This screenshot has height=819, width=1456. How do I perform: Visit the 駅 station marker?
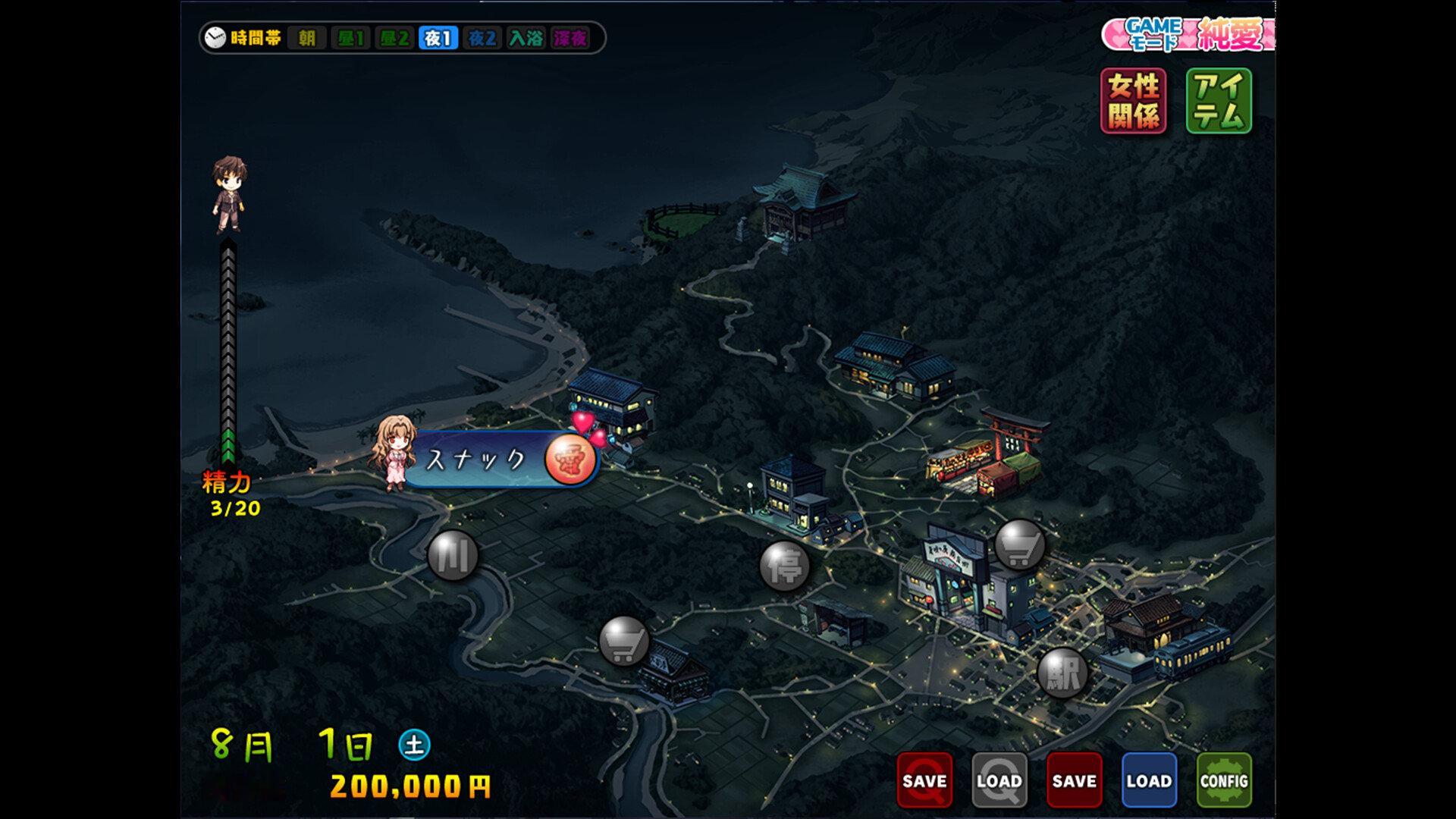[x=1062, y=673]
